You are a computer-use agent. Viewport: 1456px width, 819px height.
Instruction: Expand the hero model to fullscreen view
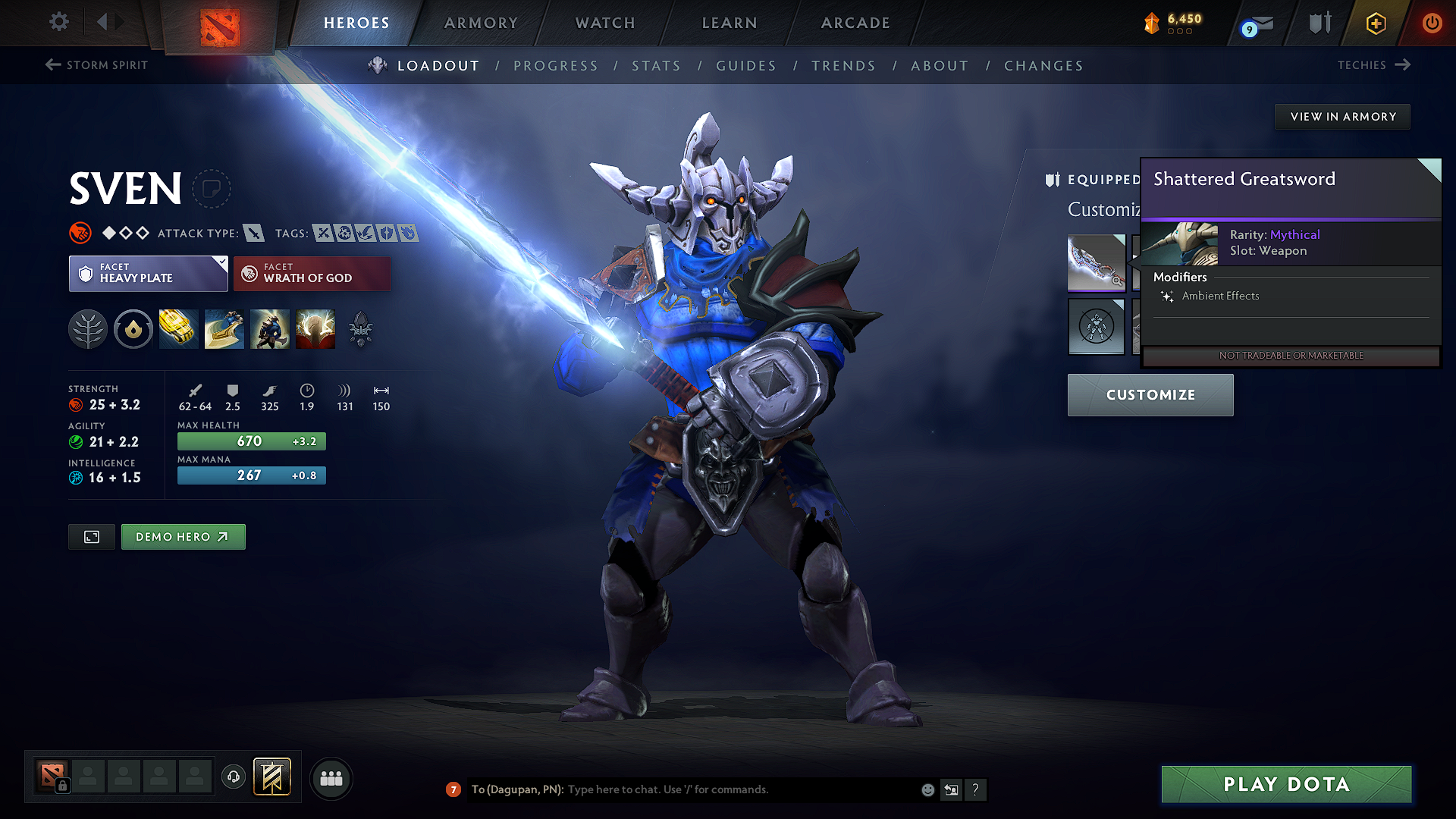point(91,536)
